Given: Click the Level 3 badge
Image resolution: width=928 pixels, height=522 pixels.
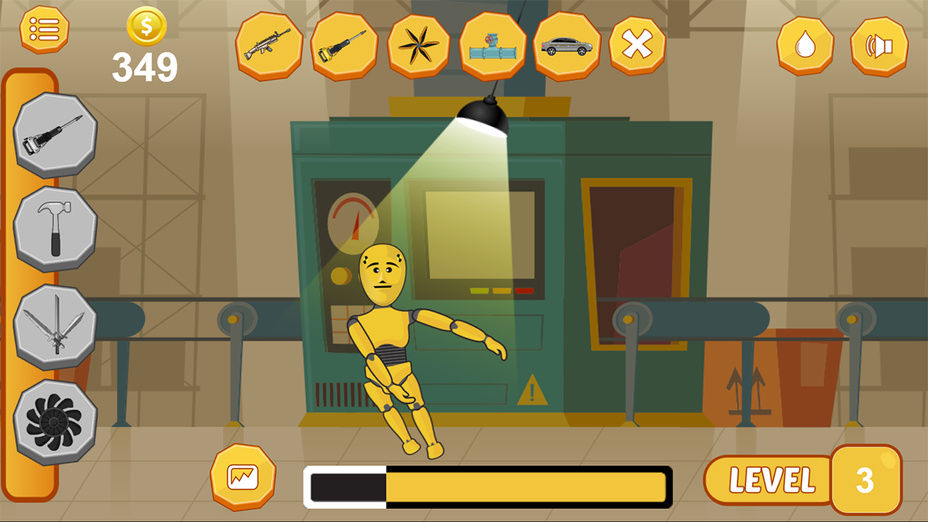Looking at the screenshot, I should click(865, 480).
